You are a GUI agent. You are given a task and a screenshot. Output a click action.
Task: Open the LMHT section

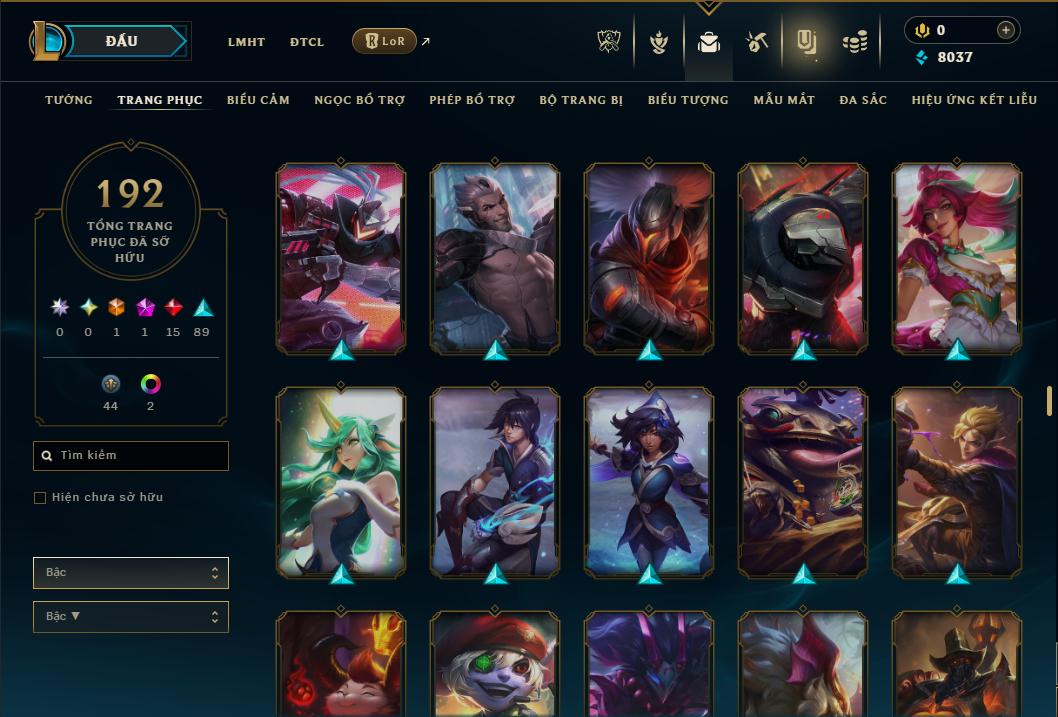point(246,42)
